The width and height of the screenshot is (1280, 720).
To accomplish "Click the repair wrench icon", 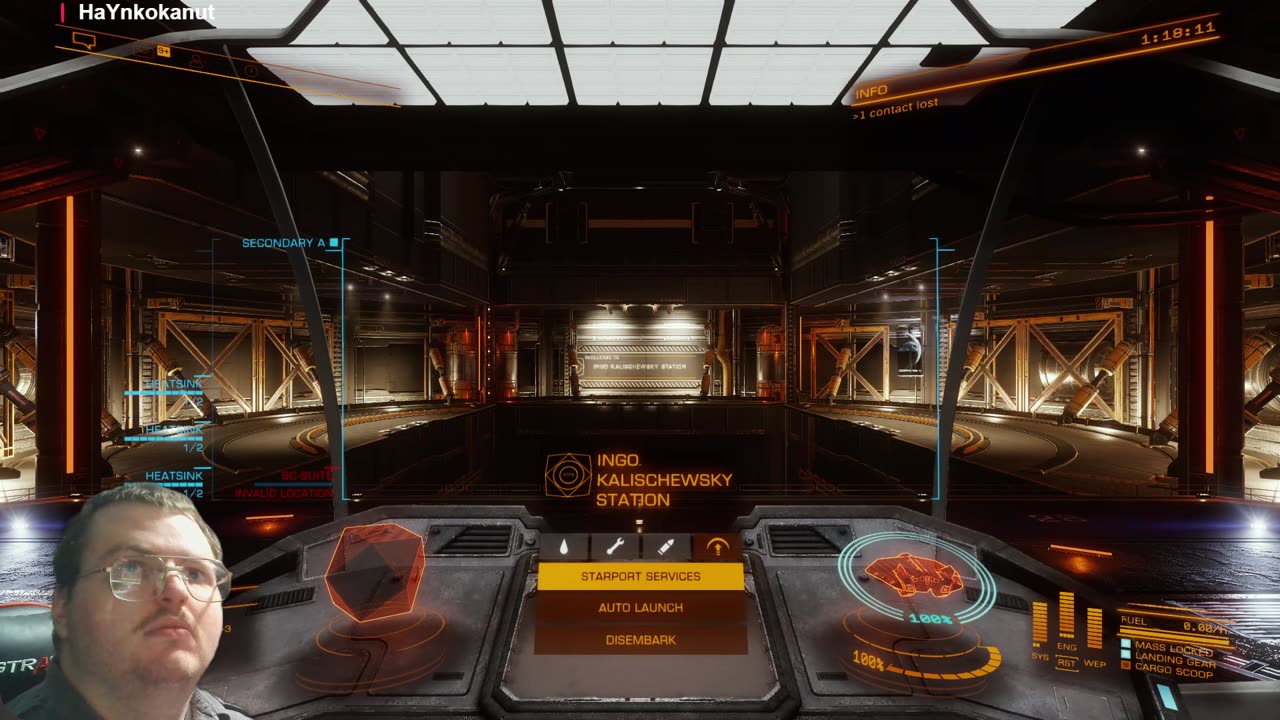I will pyautogui.click(x=615, y=547).
